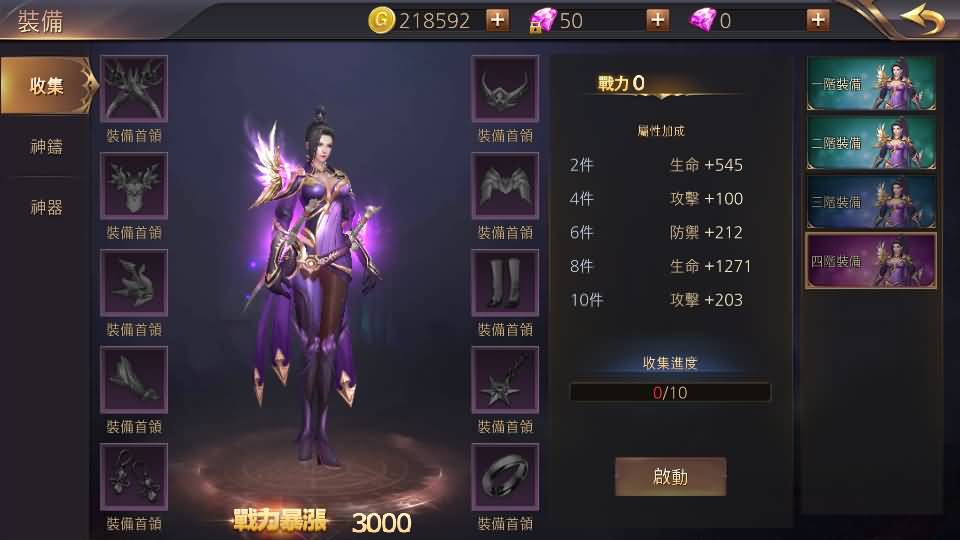960x540 pixels.
Task: Select the ring equipment slot
Action: pyautogui.click(x=505, y=477)
